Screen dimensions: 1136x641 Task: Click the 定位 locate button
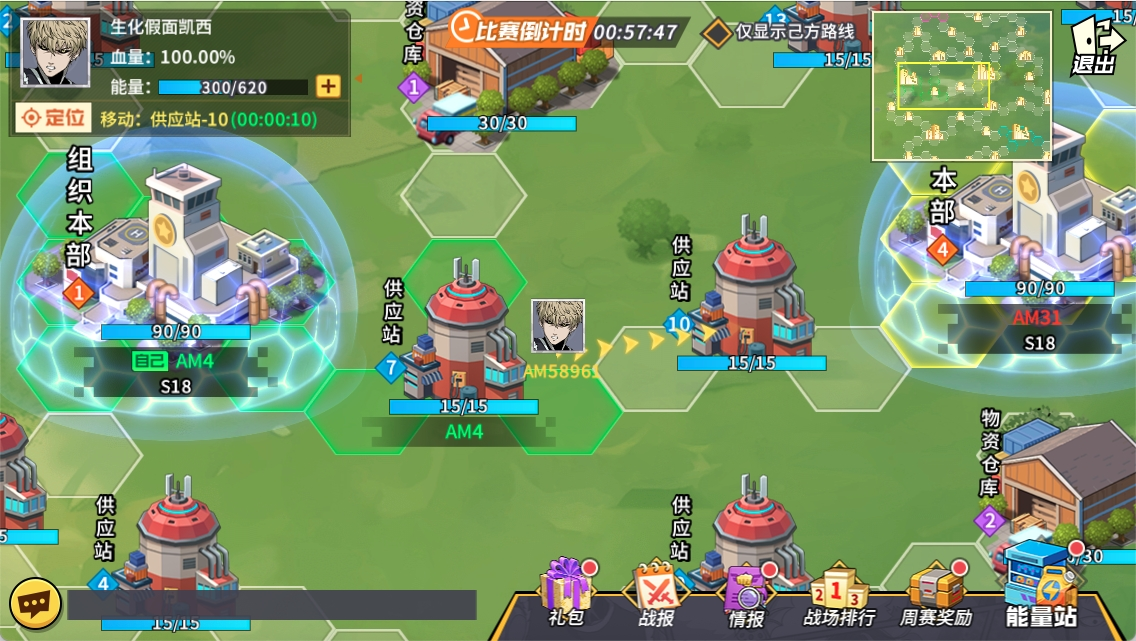[x=54, y=118]
